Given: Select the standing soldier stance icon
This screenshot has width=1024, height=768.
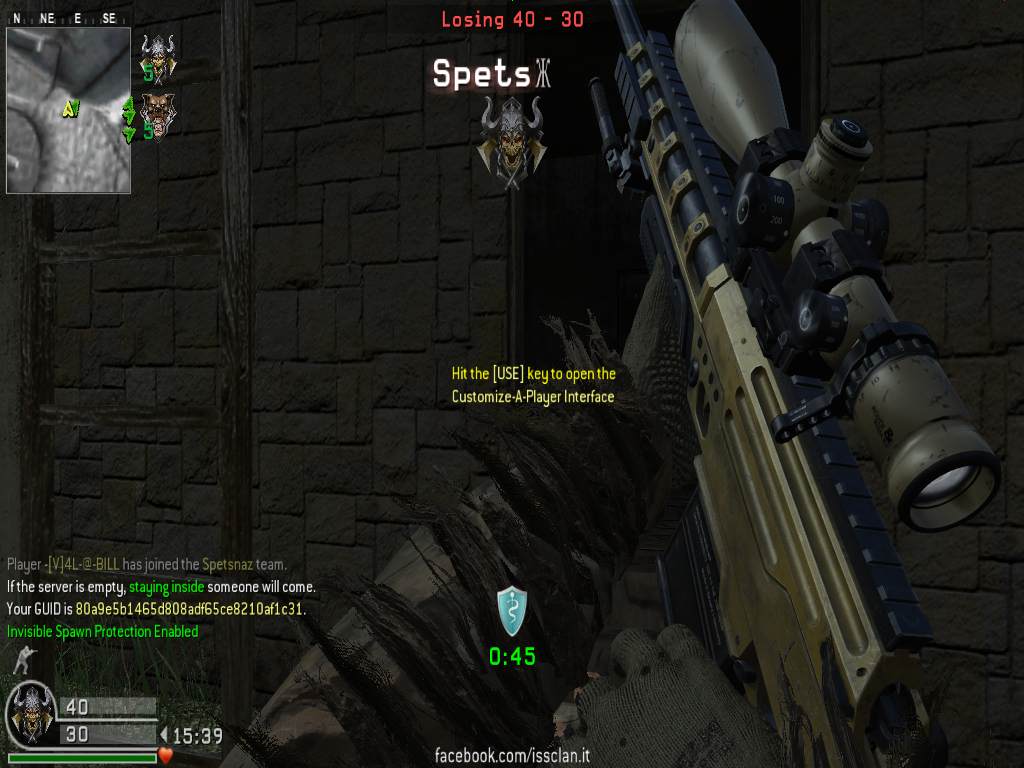Looking at the screenshot, I should pyautogui.click(x=19, y=660).
